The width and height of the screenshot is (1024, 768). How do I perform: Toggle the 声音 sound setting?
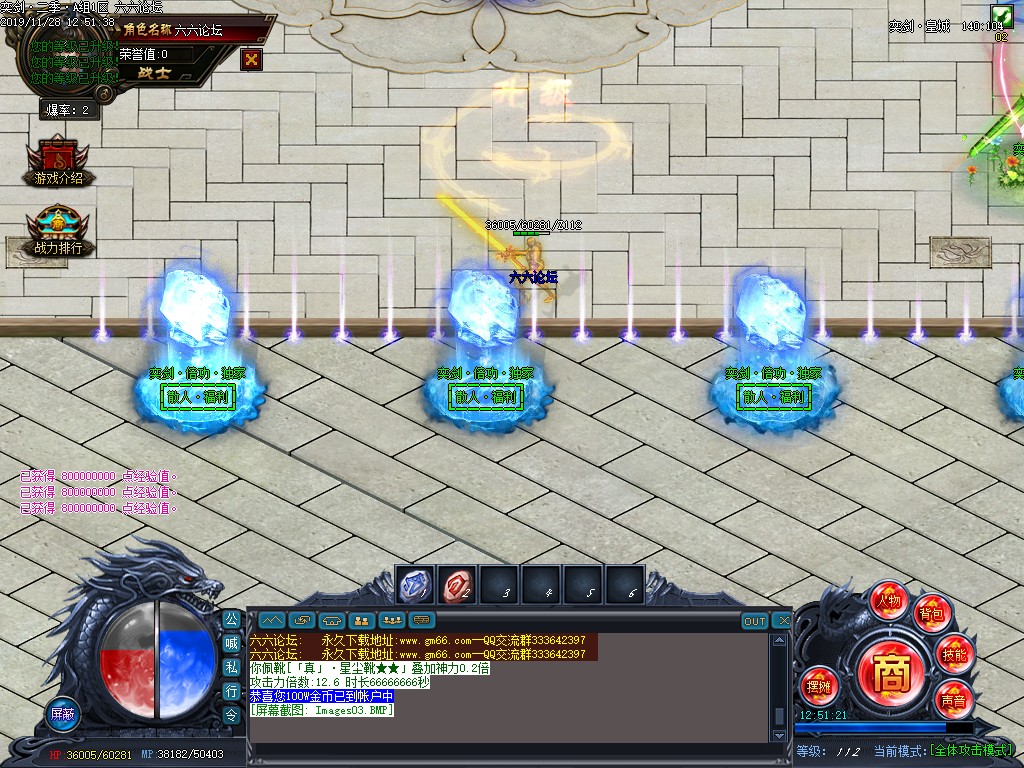[x=953, y=700]
